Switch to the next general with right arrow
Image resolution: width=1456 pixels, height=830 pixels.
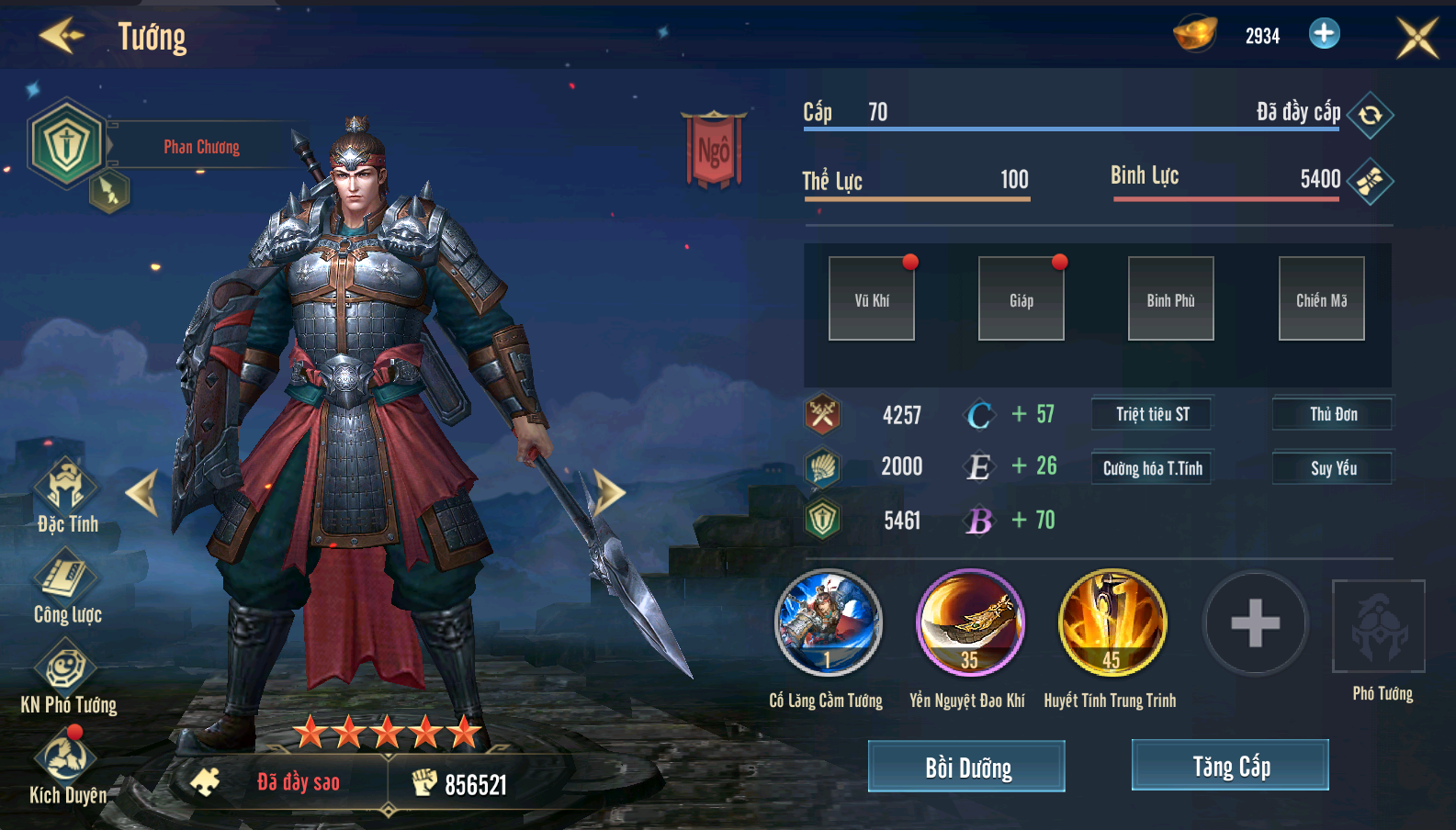(x=609, y=492)
